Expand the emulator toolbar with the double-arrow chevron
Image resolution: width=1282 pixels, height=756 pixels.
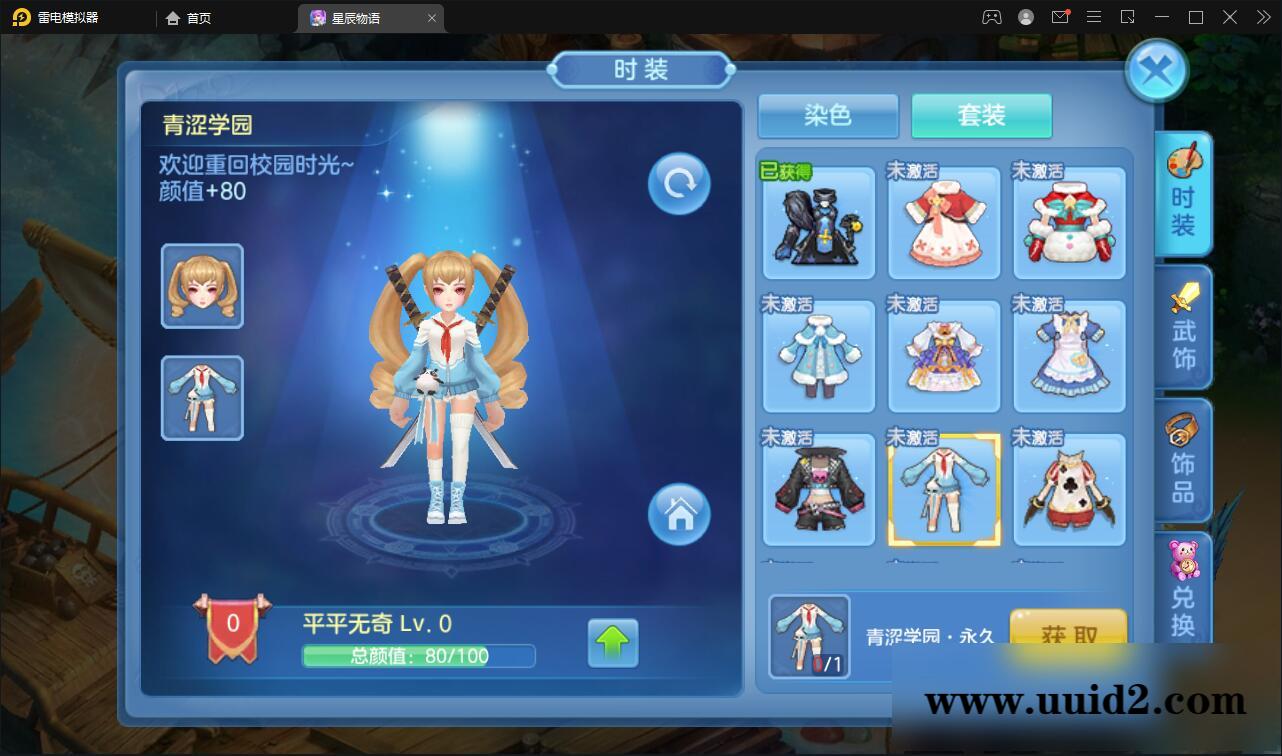[1262, 17]
